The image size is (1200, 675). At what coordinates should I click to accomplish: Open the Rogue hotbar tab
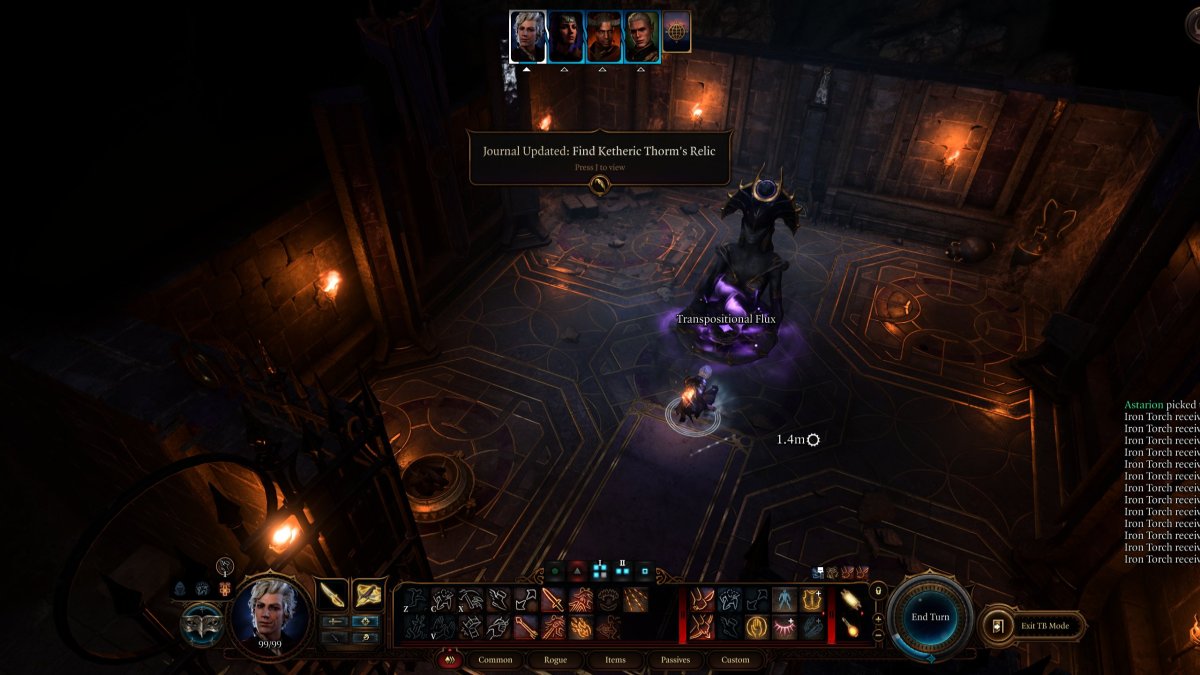[x=556, y=660]
